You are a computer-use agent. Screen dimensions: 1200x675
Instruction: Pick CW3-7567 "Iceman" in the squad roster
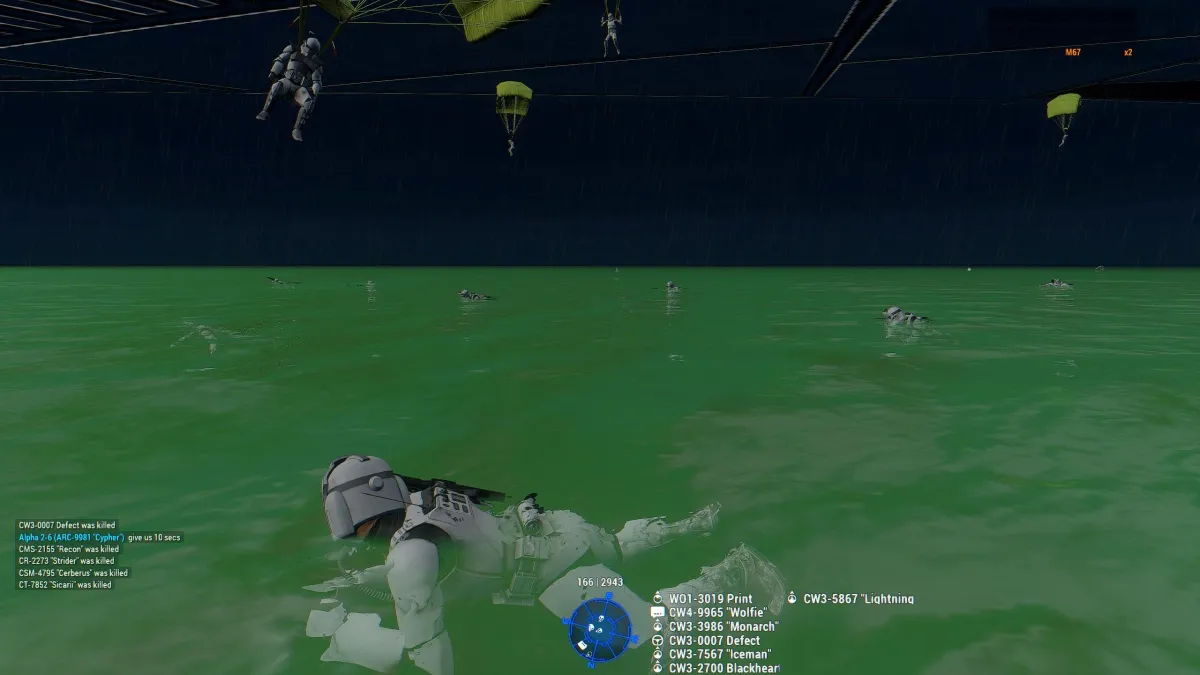coord(719,655)
